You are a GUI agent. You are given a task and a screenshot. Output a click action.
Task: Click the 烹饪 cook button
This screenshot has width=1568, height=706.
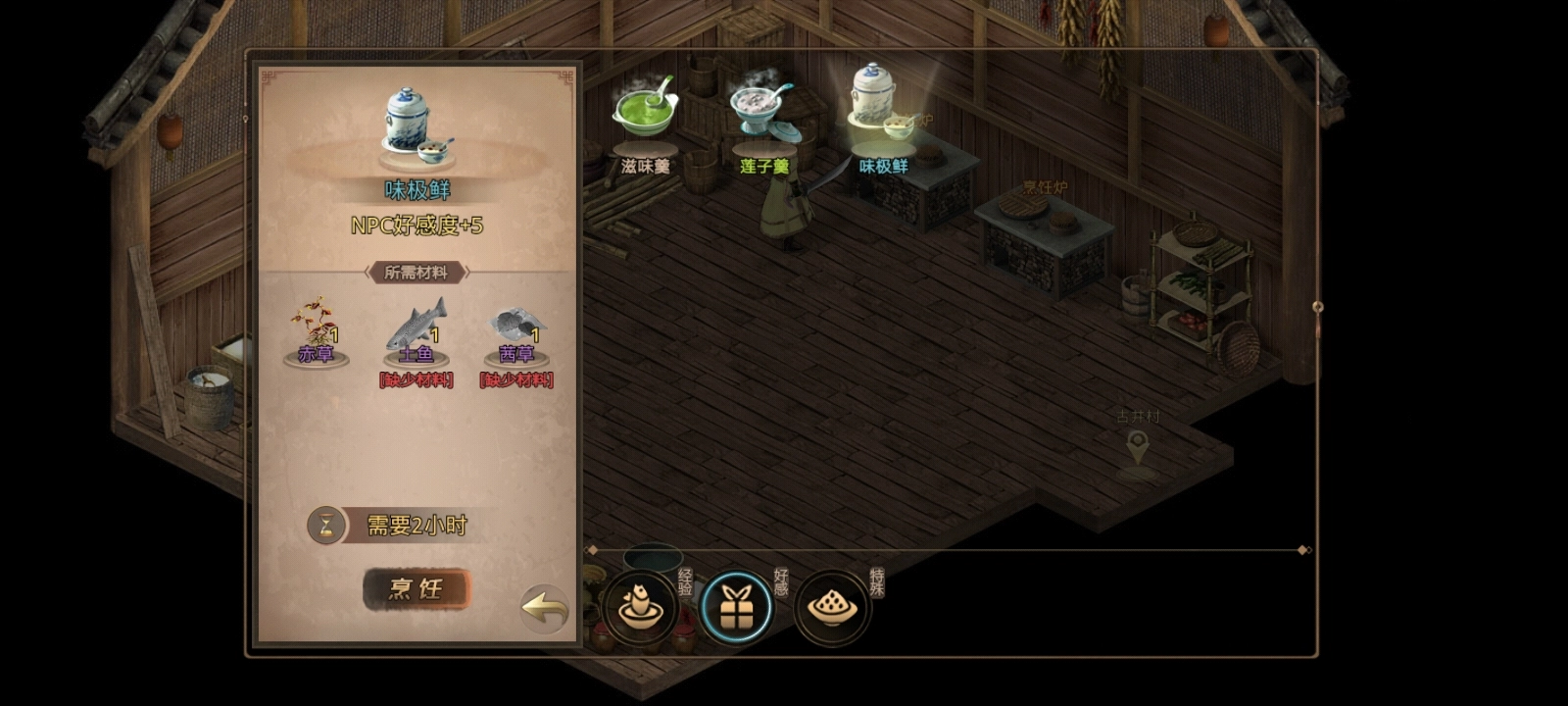click(416, 589)
